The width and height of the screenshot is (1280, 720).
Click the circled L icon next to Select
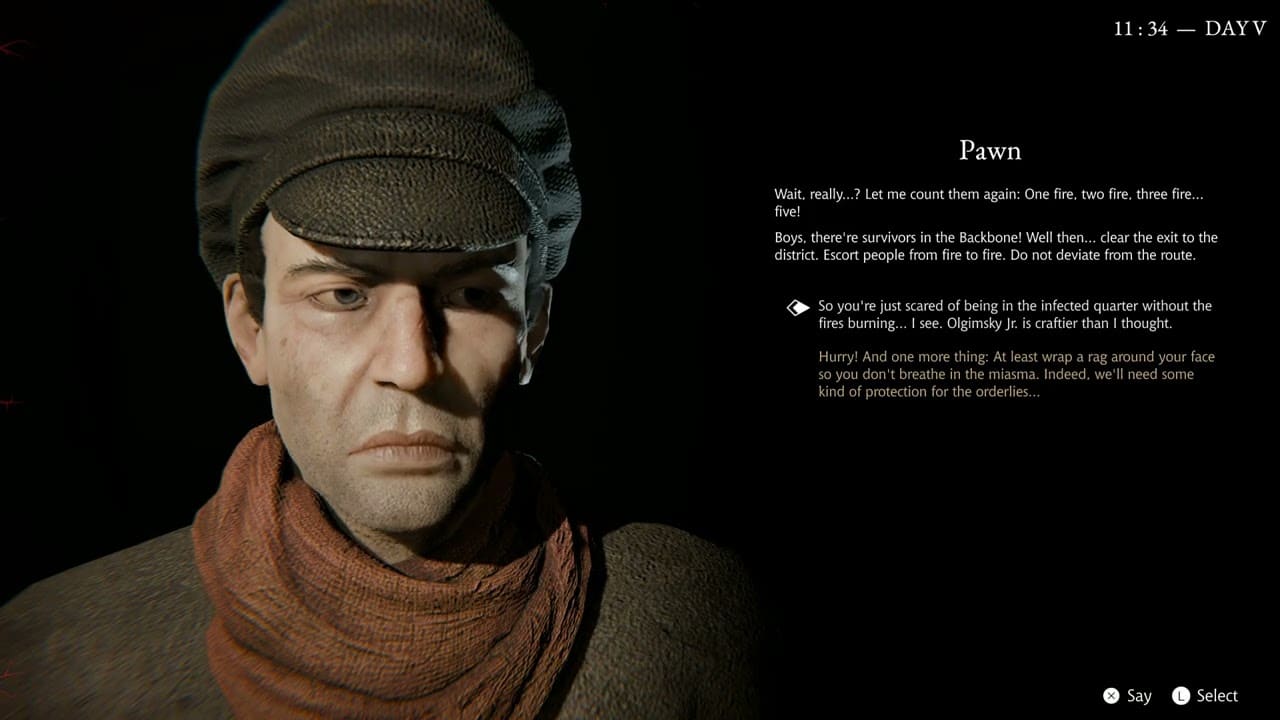(1179, 695)
